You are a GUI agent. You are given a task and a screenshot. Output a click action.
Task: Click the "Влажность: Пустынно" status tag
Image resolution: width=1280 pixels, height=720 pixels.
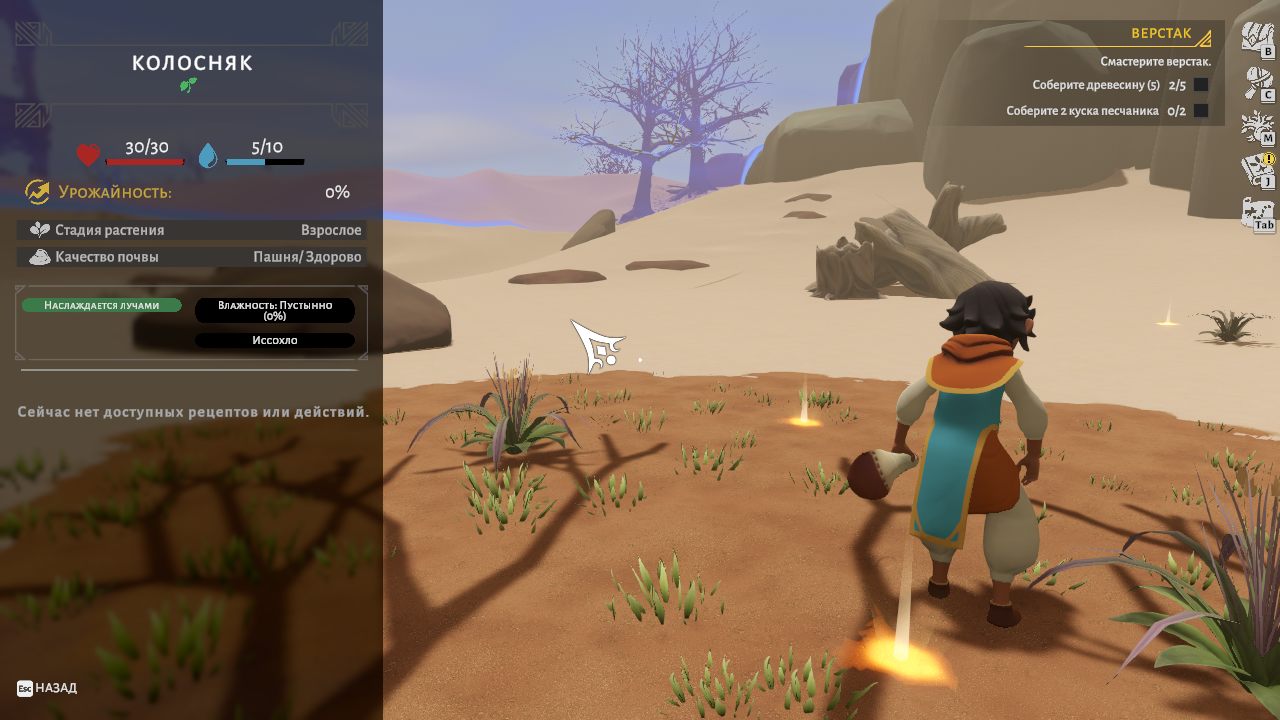274,310
